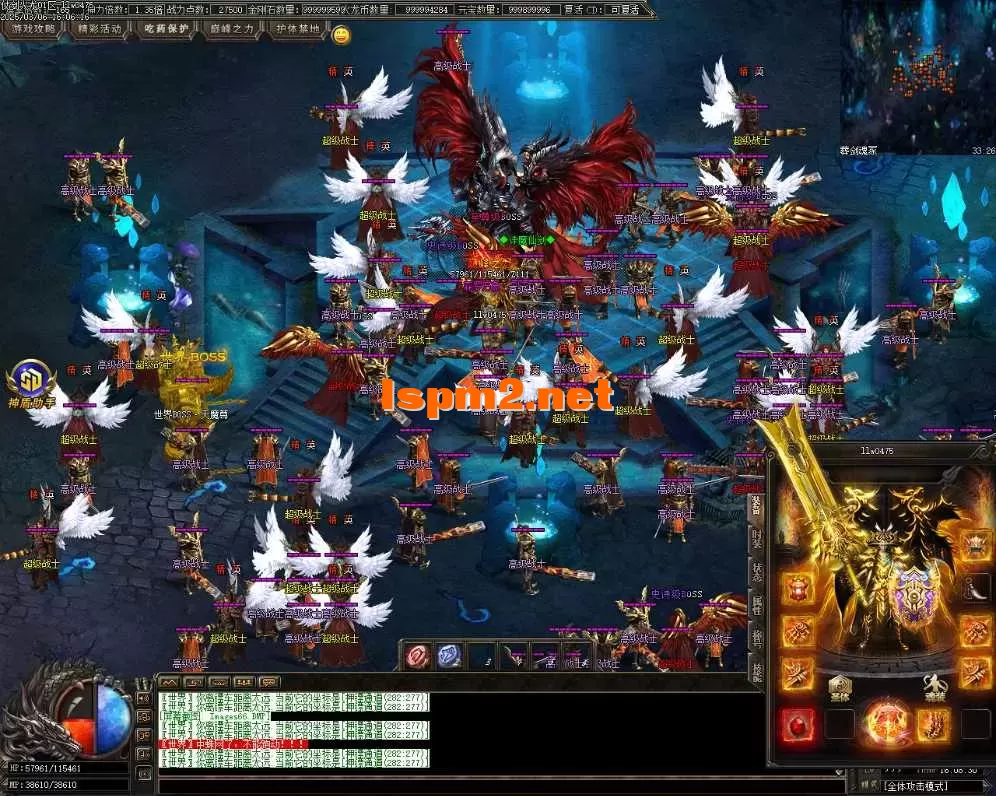Open the 护体禁地 menu button
Viewport: 996px width, 796px height.
coord(298,29)
